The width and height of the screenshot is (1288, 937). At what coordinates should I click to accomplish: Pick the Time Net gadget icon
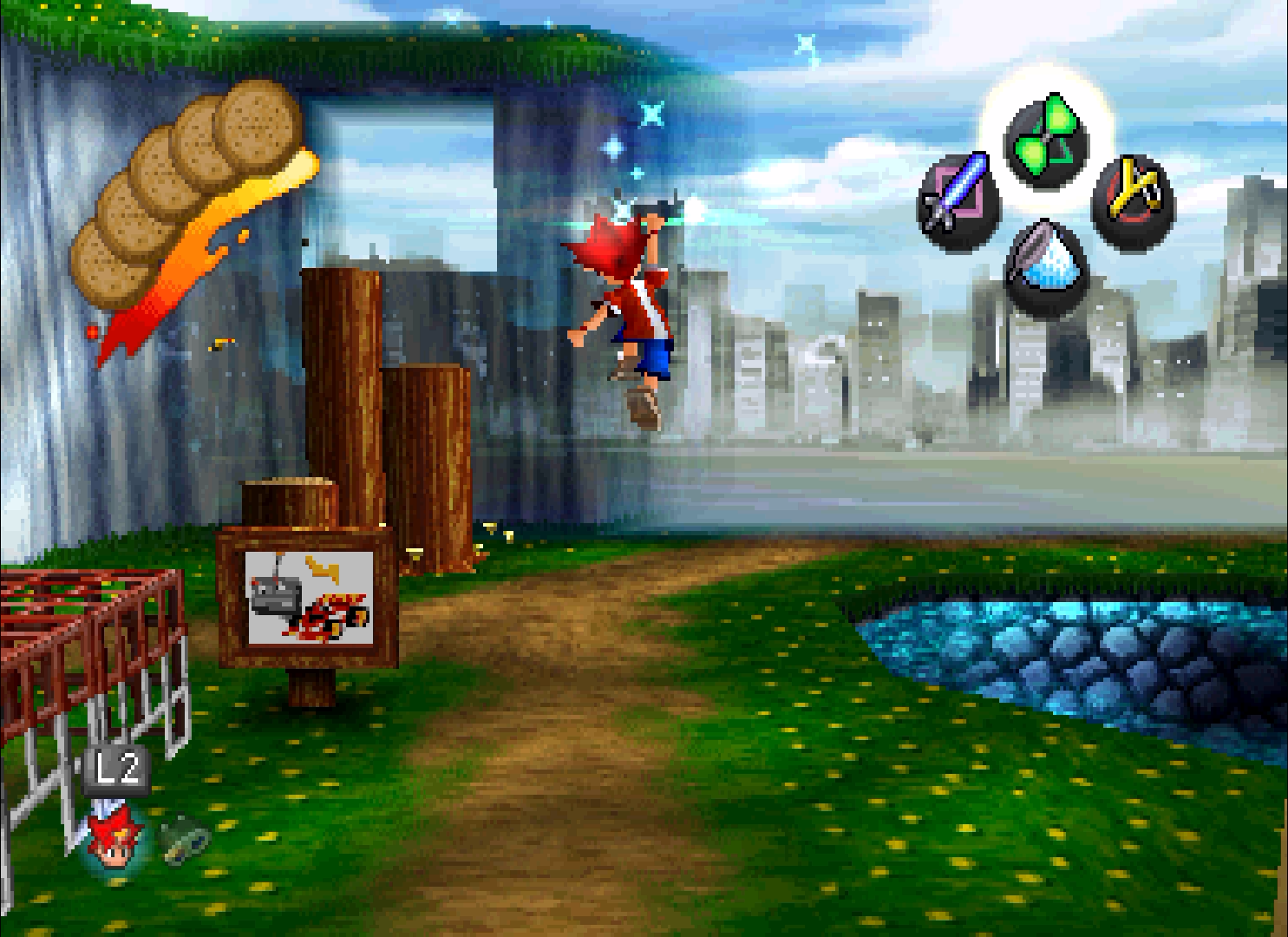tap(1046, 267)
